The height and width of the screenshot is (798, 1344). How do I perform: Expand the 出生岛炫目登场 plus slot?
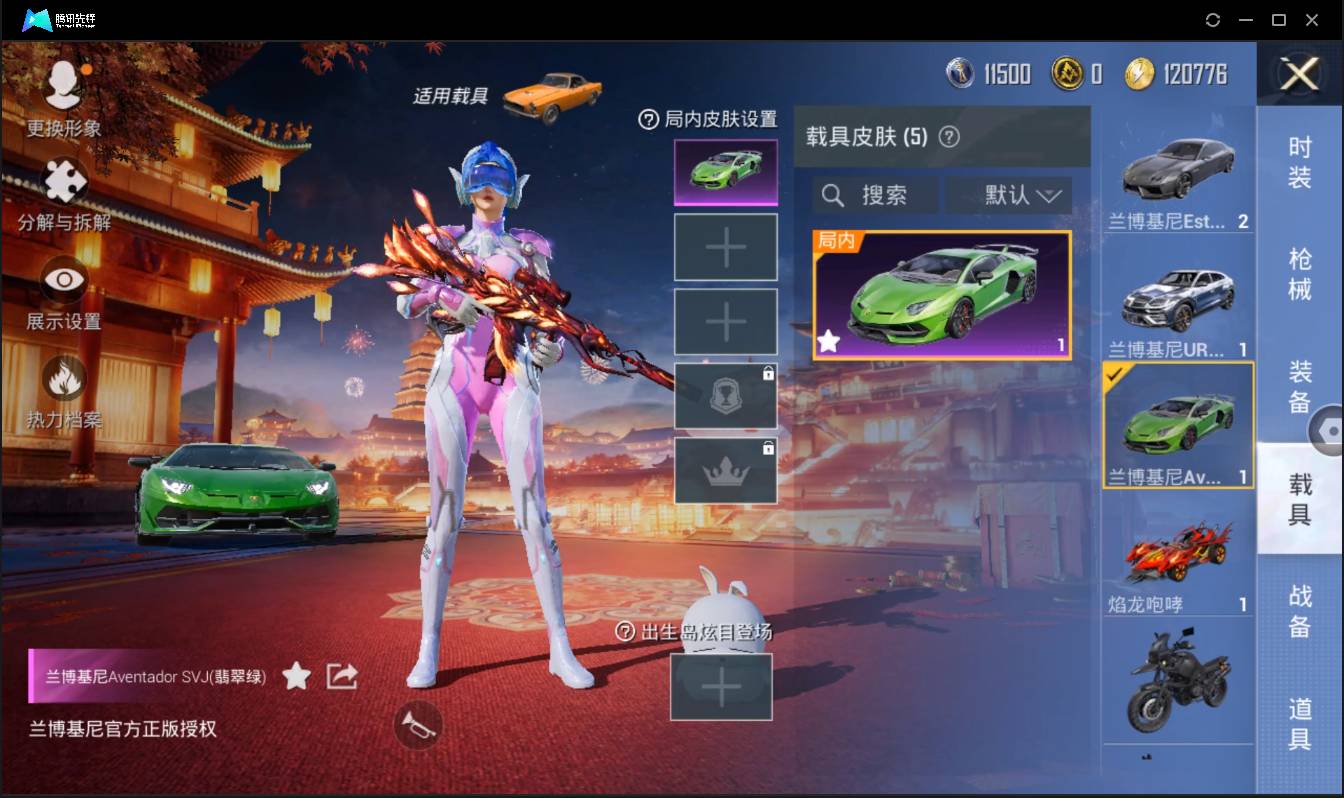[x=721, y=687]
